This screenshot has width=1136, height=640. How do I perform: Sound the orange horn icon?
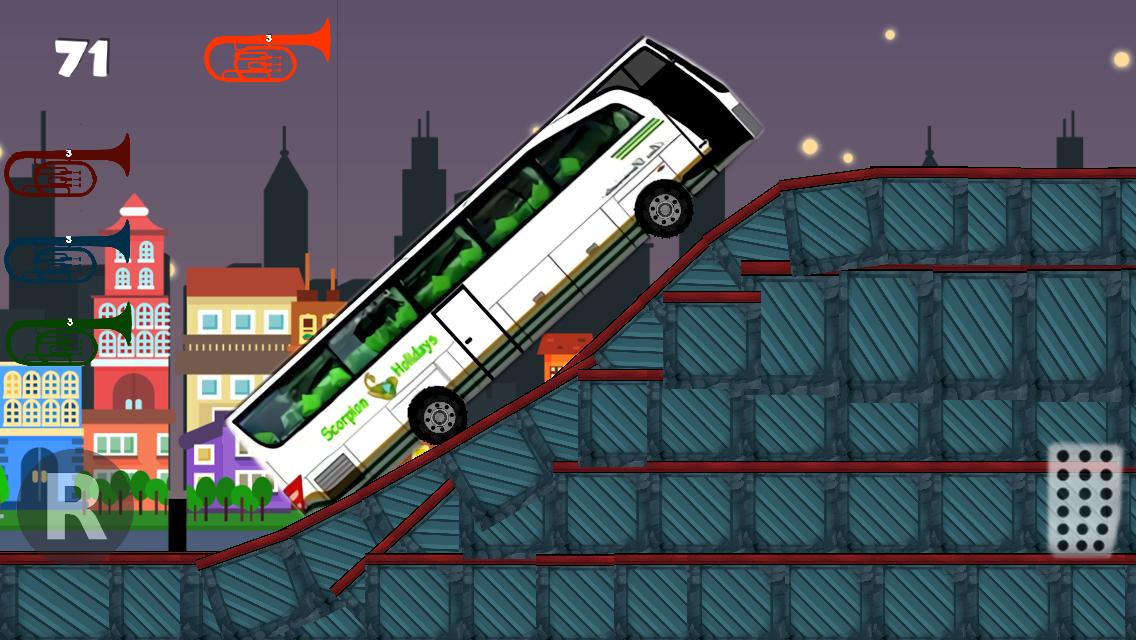tap(266, 52)
